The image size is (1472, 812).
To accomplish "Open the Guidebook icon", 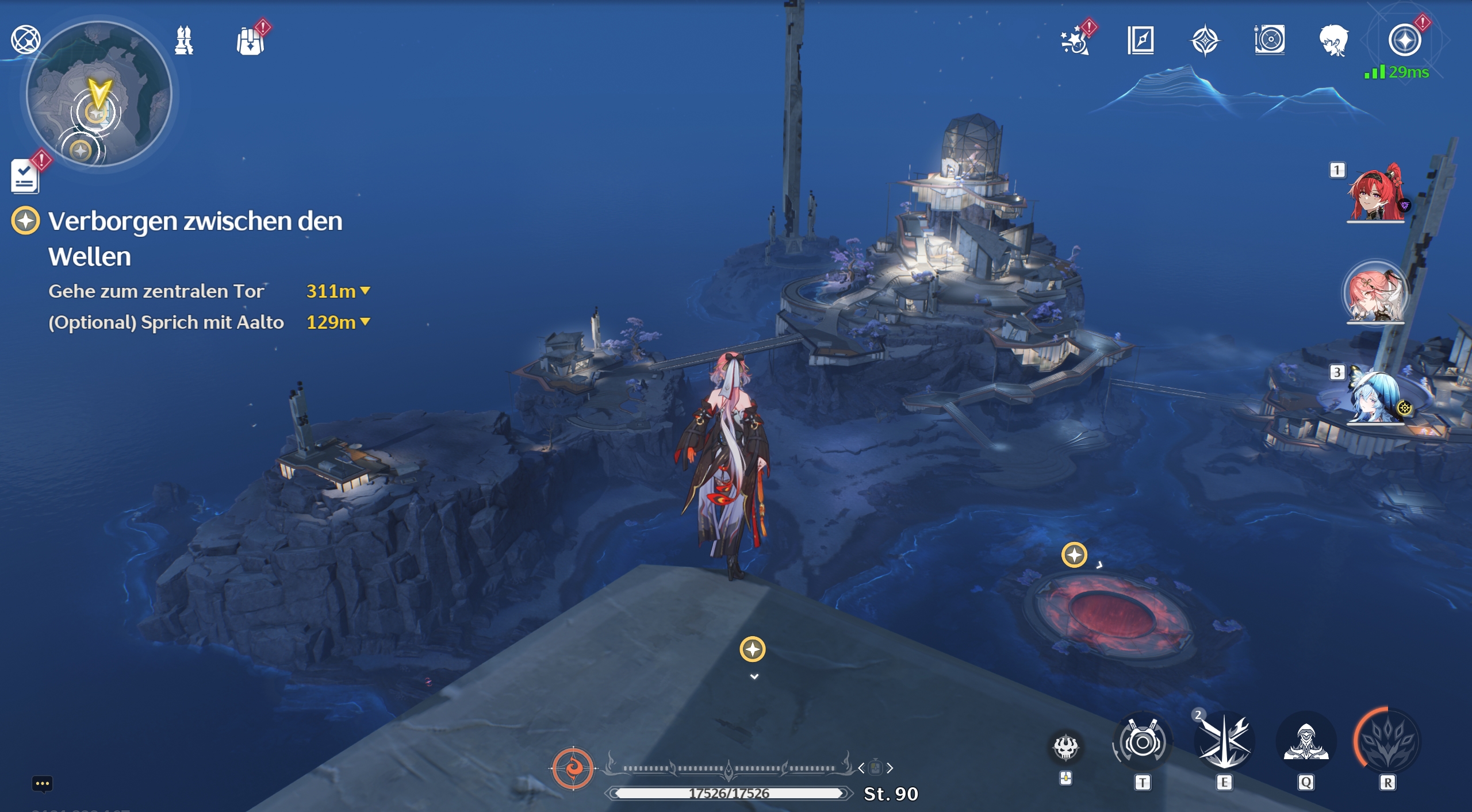I will click(x=1141, y=39).
